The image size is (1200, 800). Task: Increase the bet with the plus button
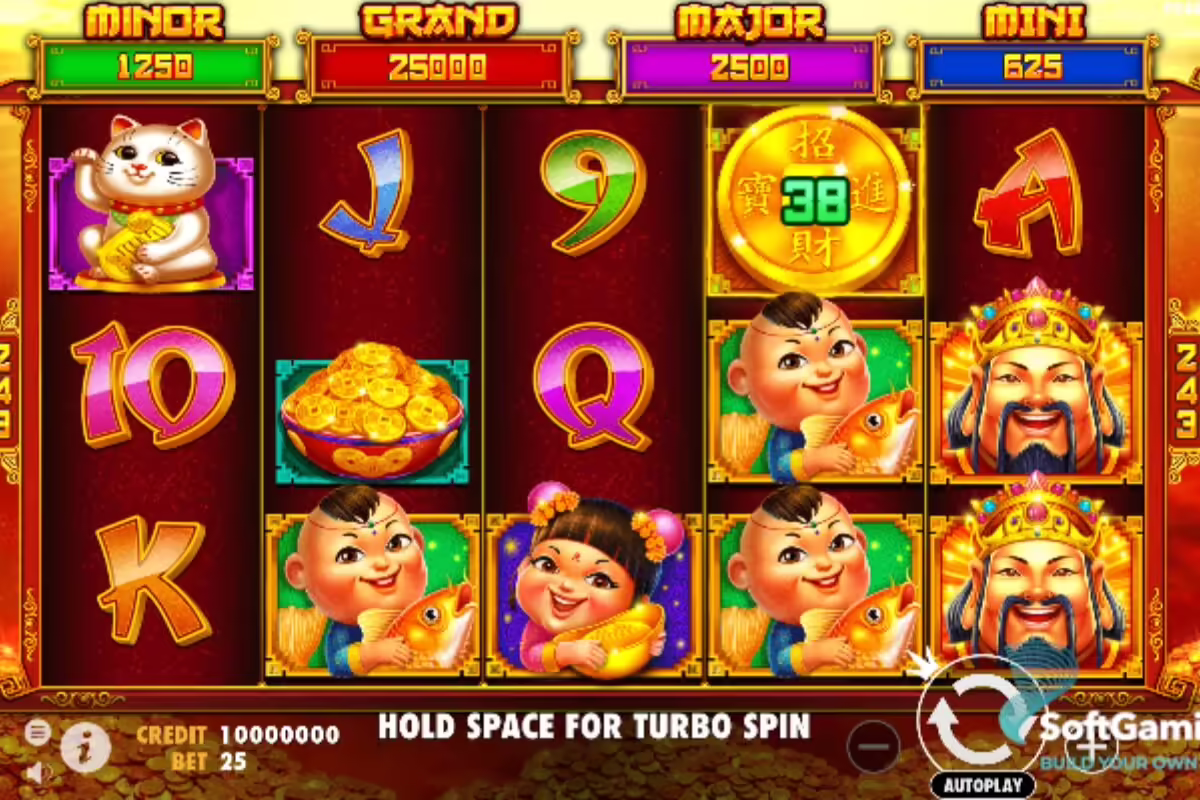1090,745
